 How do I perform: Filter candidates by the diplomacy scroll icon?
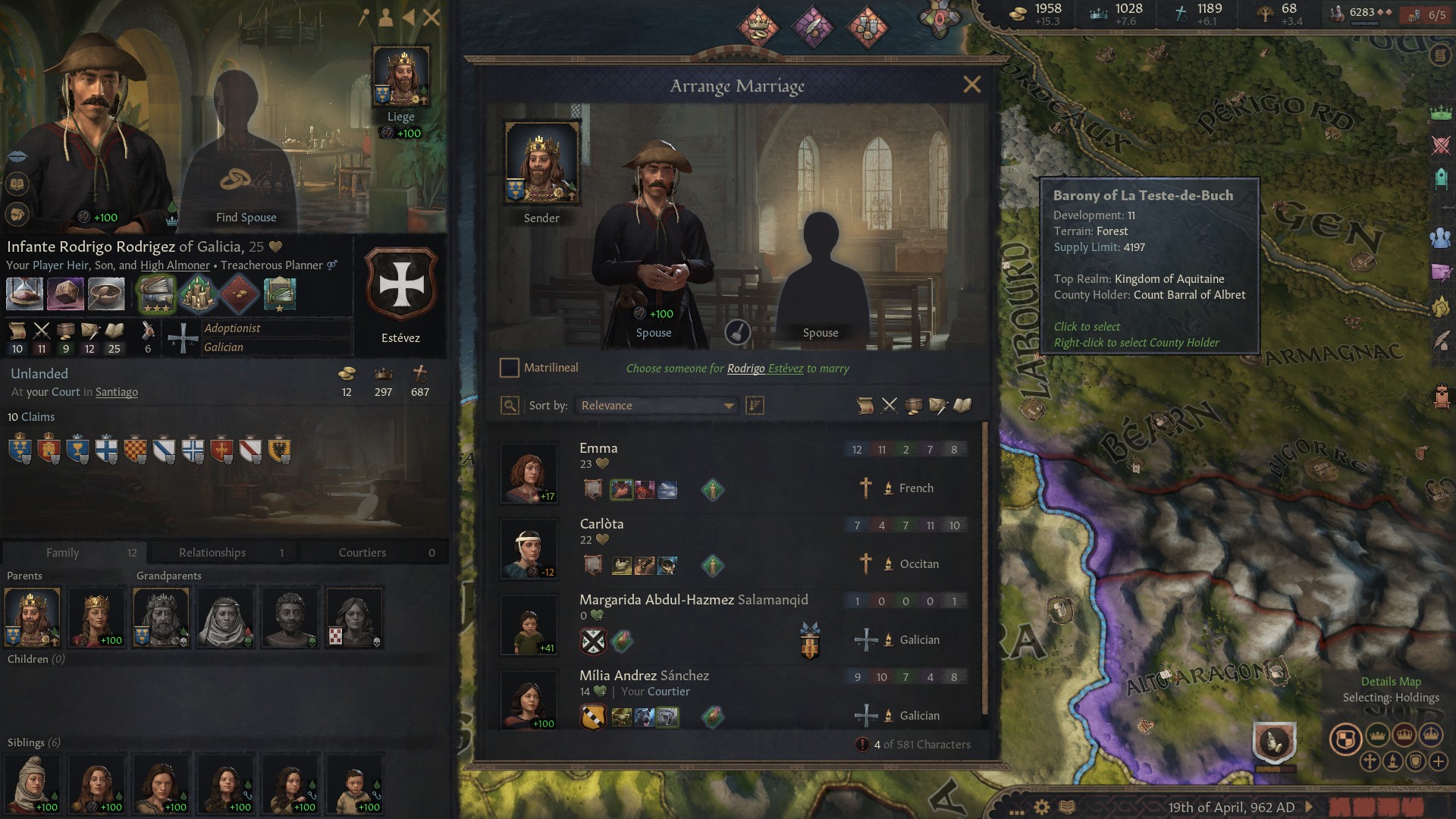point(865,406)
